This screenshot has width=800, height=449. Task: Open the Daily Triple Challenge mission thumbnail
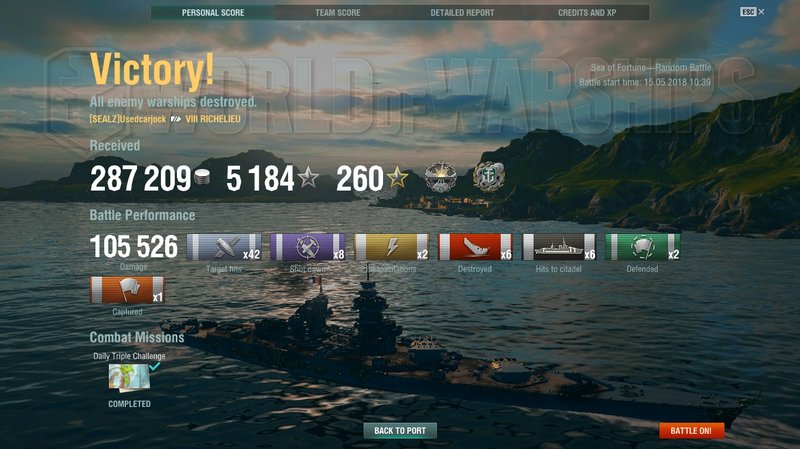(x=128, y=377)
